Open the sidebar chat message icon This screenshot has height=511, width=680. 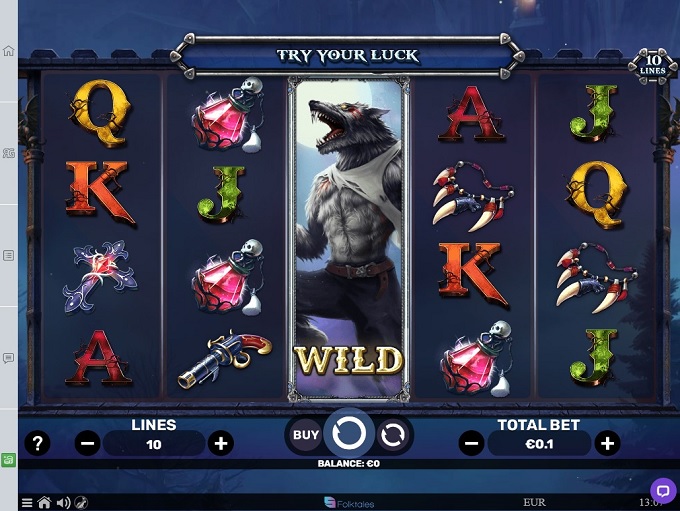click(x=9, y=357)
